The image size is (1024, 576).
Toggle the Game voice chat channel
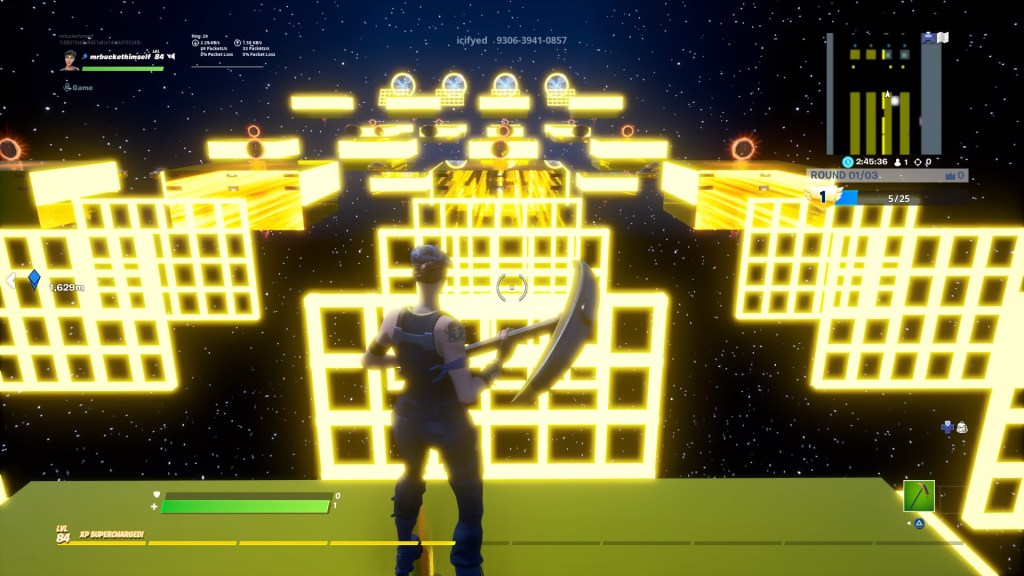[x=78, y=87]
